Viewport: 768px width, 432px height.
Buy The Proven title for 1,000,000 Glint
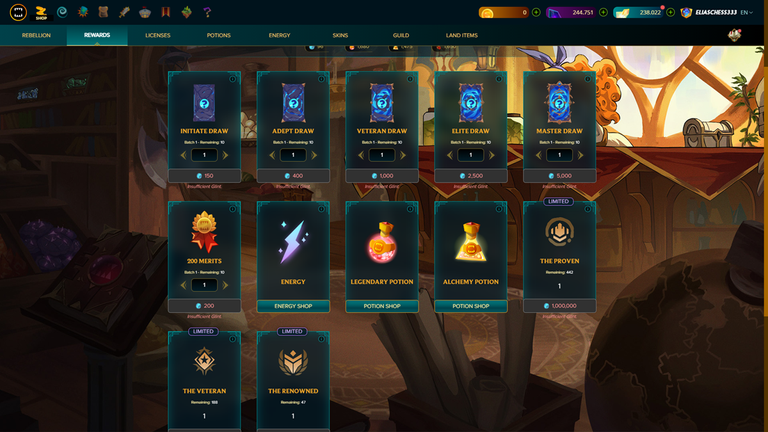(x=559, y=306)
